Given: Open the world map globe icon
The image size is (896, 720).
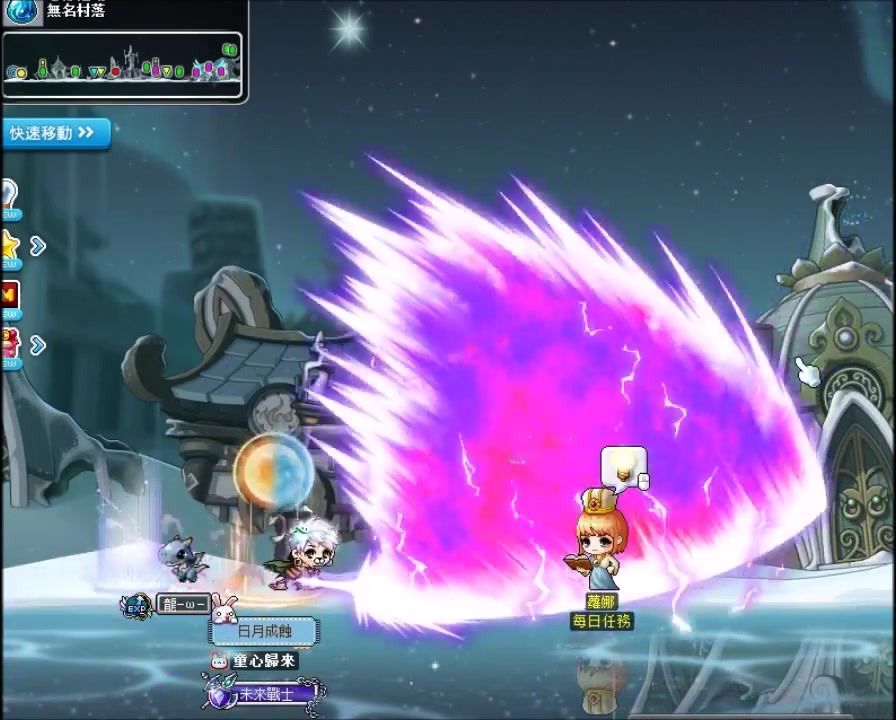Looking at the screenshot, I should [x=23, y=11].
